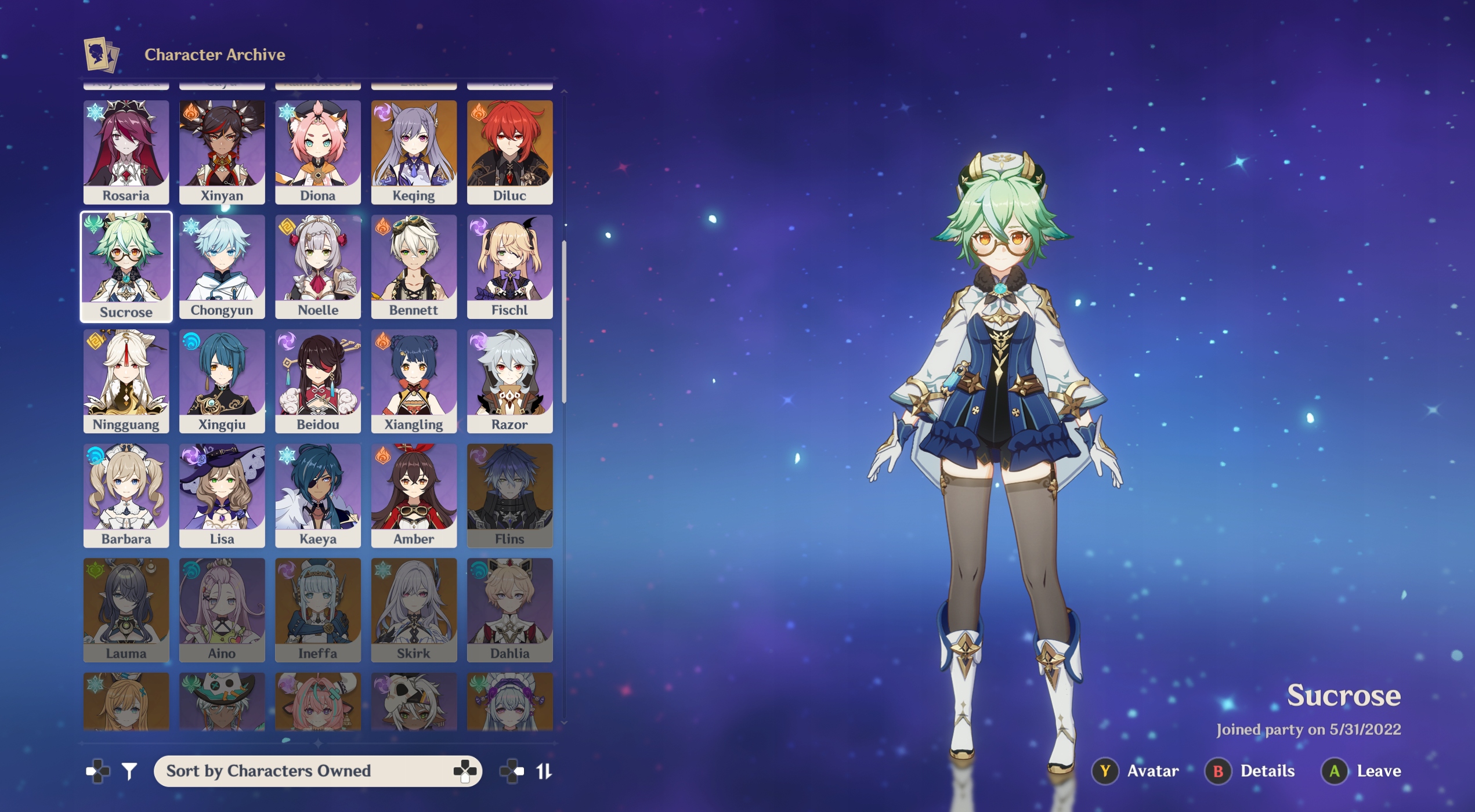Pick Fischl's character card
The width and height of the screenshot is (1475, 812).
(509, 266)
